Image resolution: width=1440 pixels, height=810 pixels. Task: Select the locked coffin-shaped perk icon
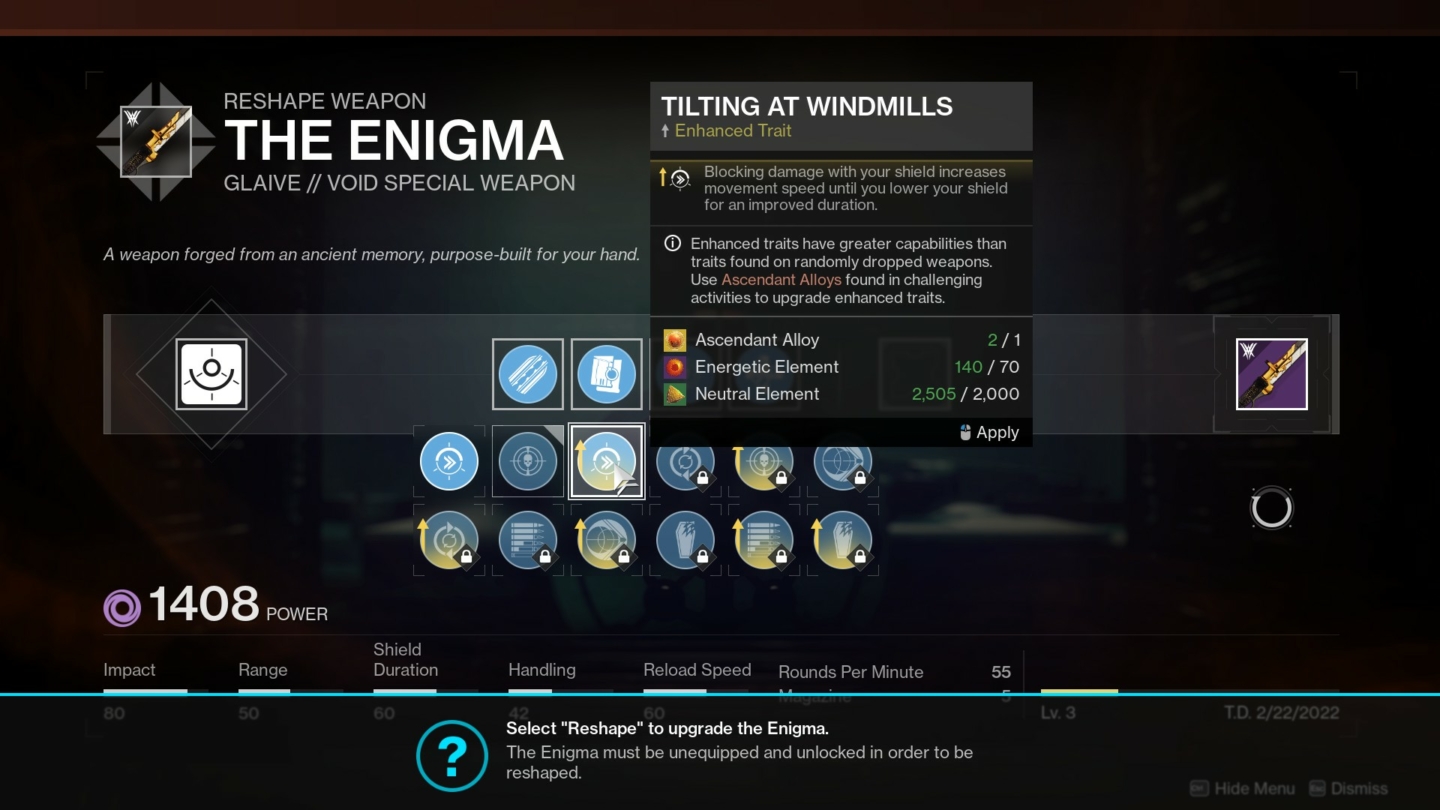[685, 540]
